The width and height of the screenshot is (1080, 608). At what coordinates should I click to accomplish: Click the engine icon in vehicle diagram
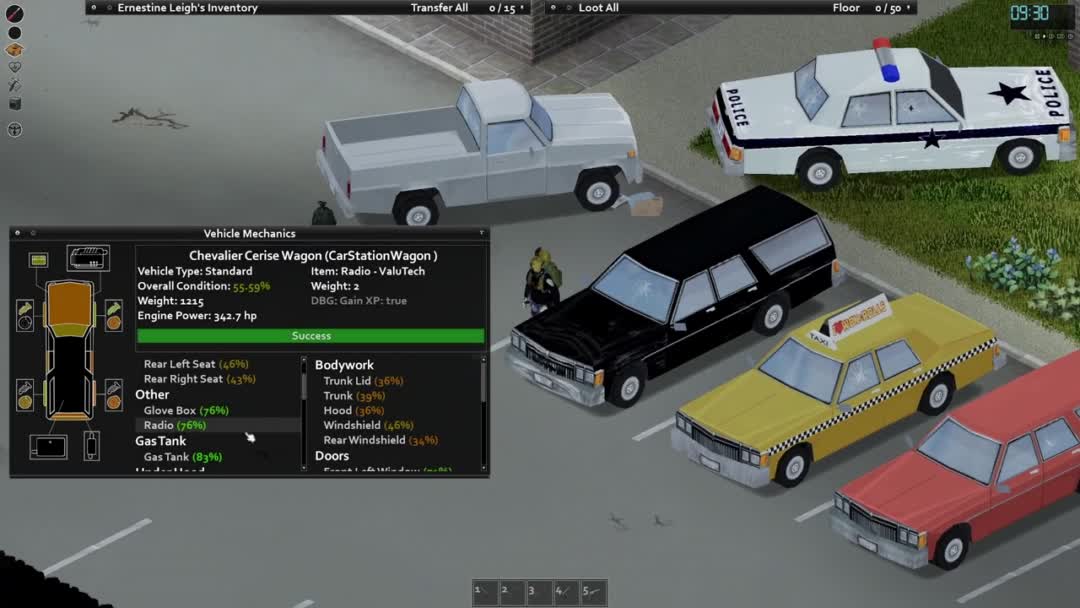tap(88, 258)
